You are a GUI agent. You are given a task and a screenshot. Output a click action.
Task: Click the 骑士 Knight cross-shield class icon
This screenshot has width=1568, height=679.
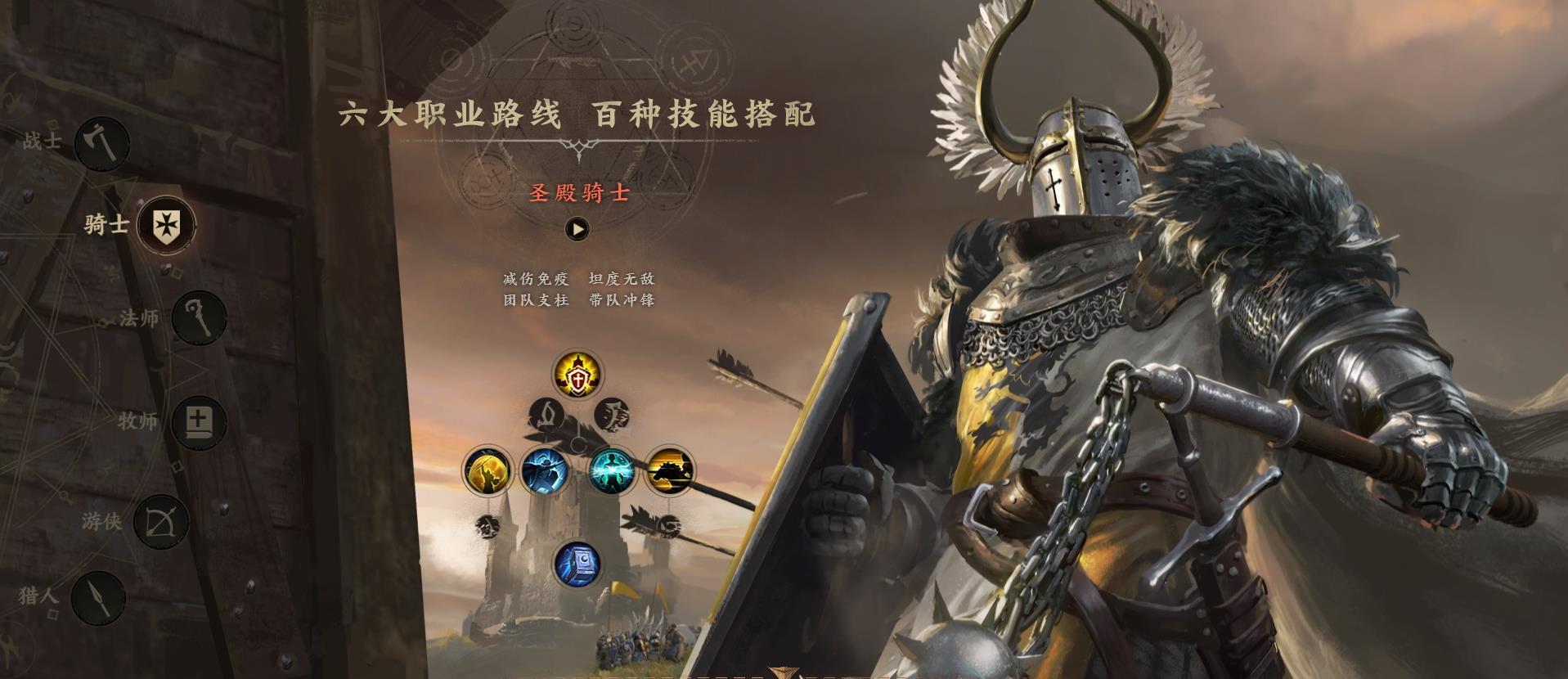click(x=166, y=226)
